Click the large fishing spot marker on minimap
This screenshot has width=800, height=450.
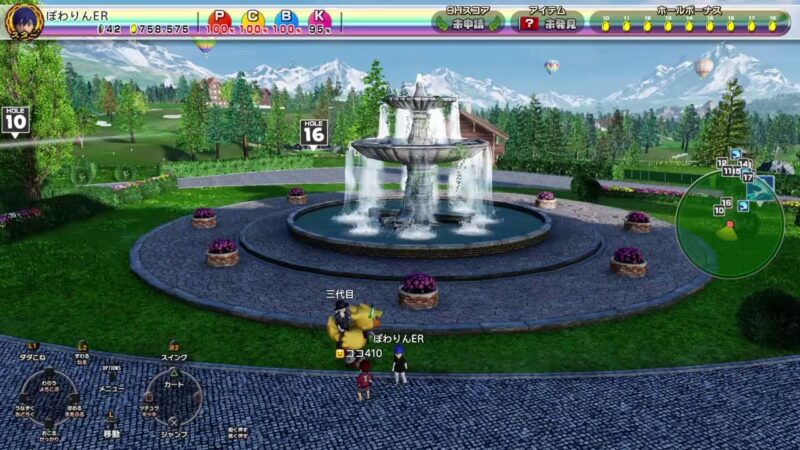[762, 188]
